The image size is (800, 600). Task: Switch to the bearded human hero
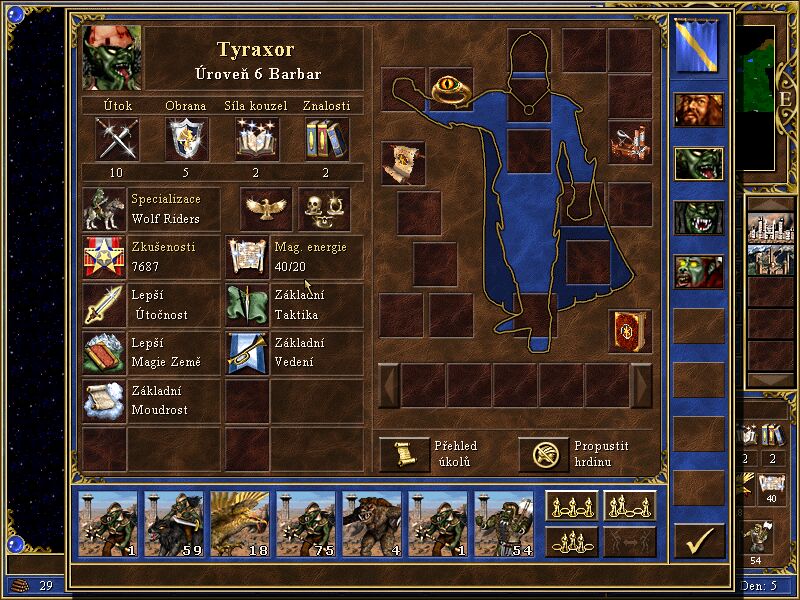pos(699,110)
